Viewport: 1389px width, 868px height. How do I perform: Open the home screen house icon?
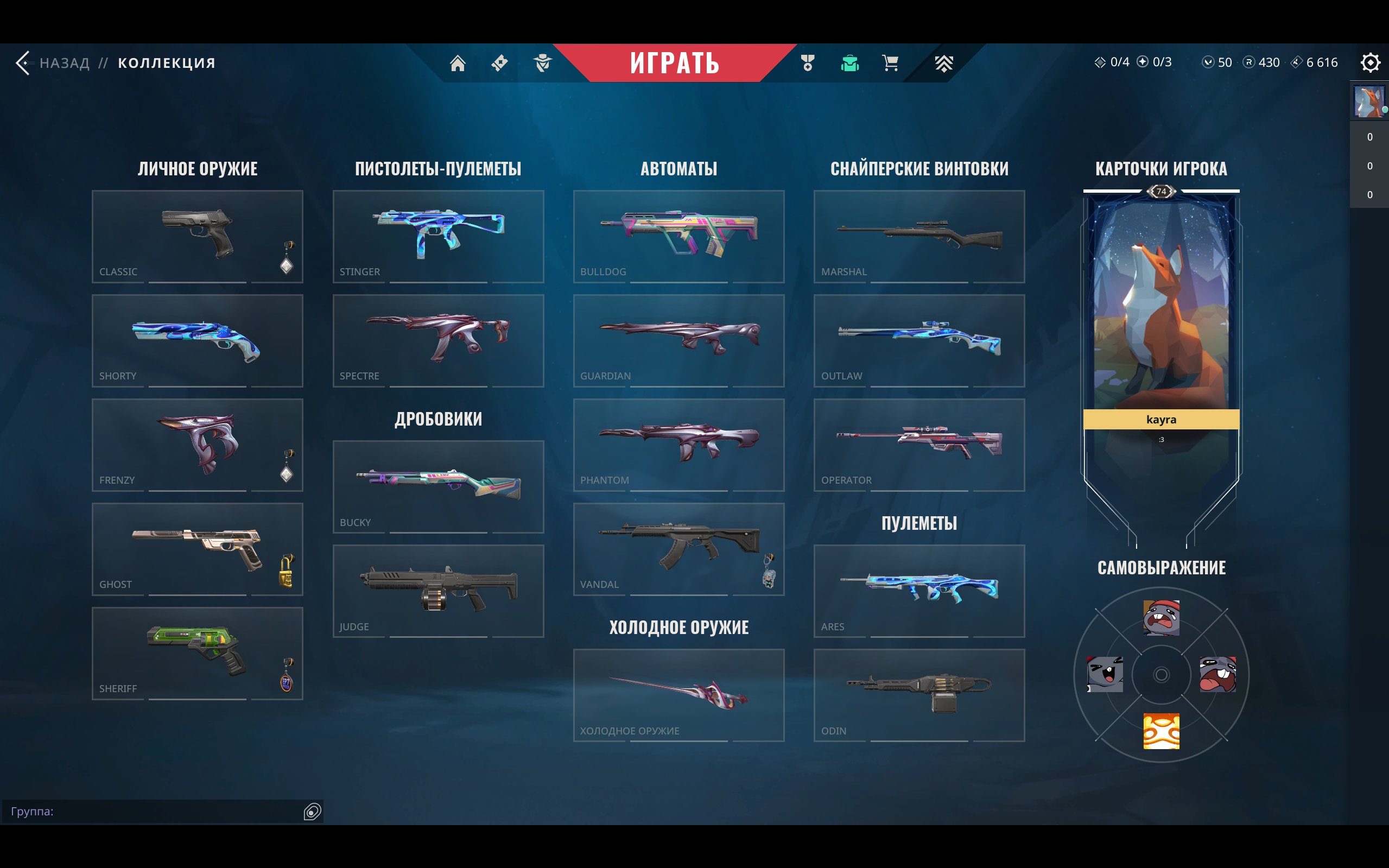coord(458,62)
